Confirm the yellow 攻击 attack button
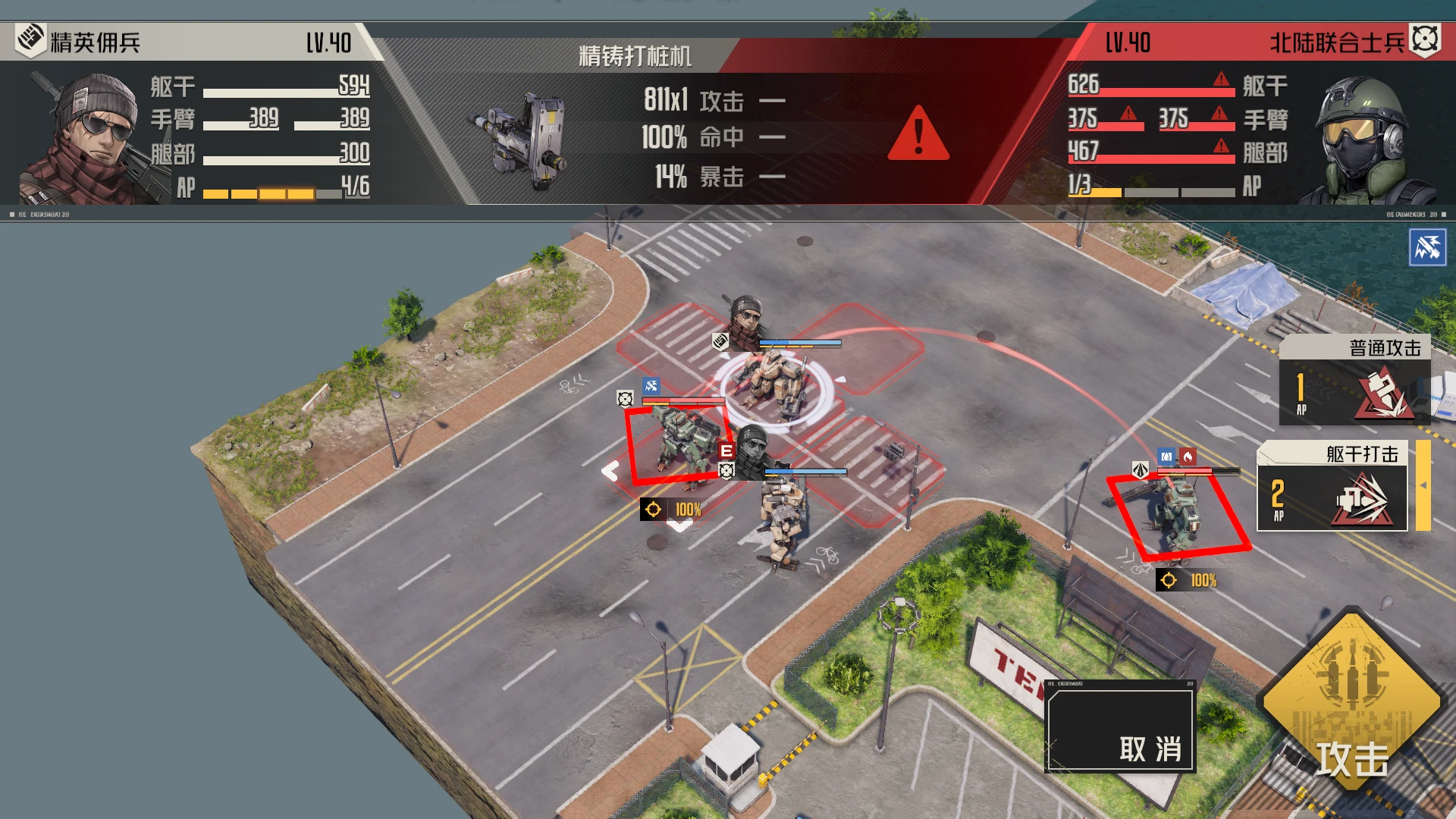1456x819 pixels. point(1352,701)
